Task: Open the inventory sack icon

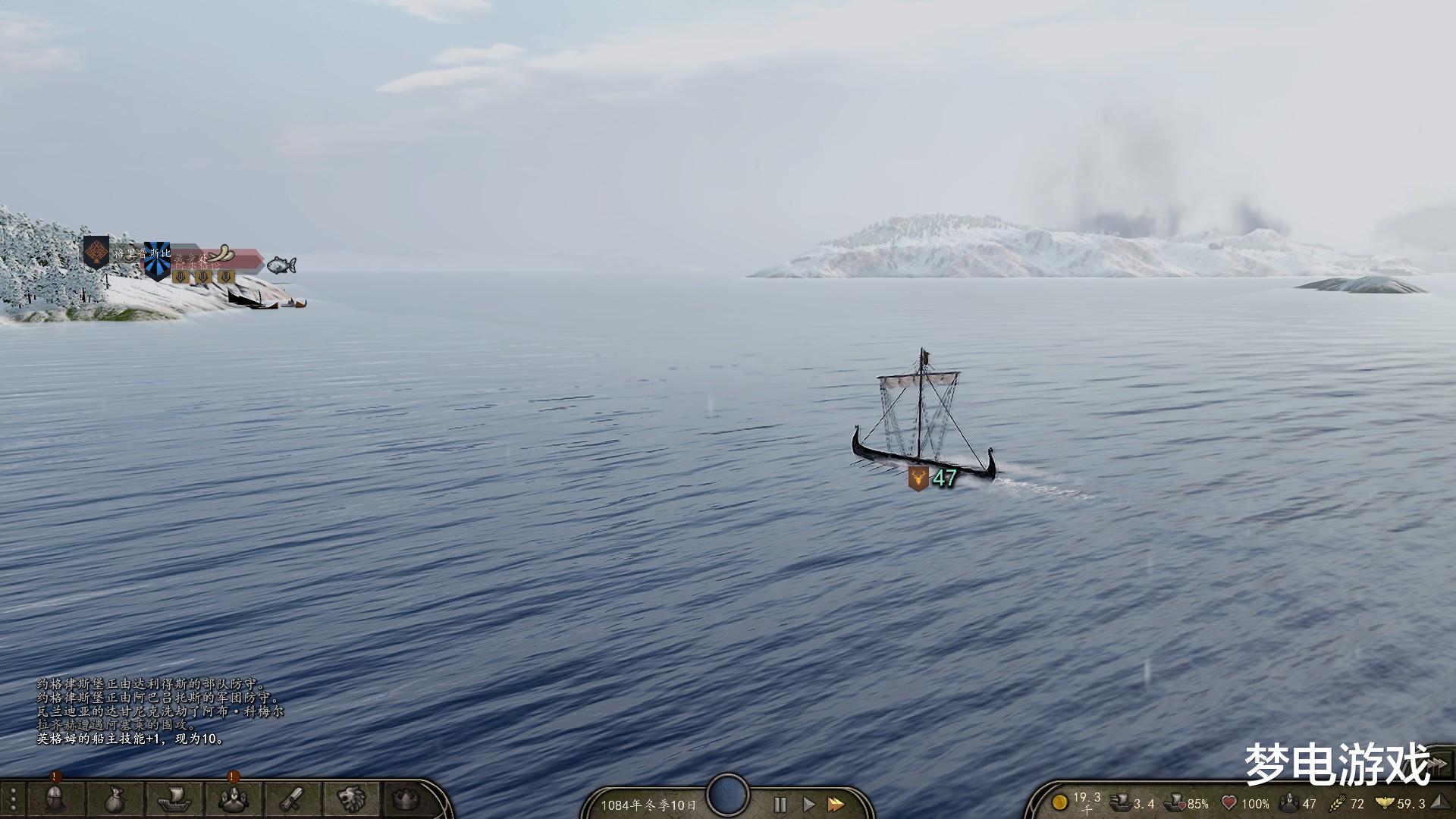Action: pos(114,799)
